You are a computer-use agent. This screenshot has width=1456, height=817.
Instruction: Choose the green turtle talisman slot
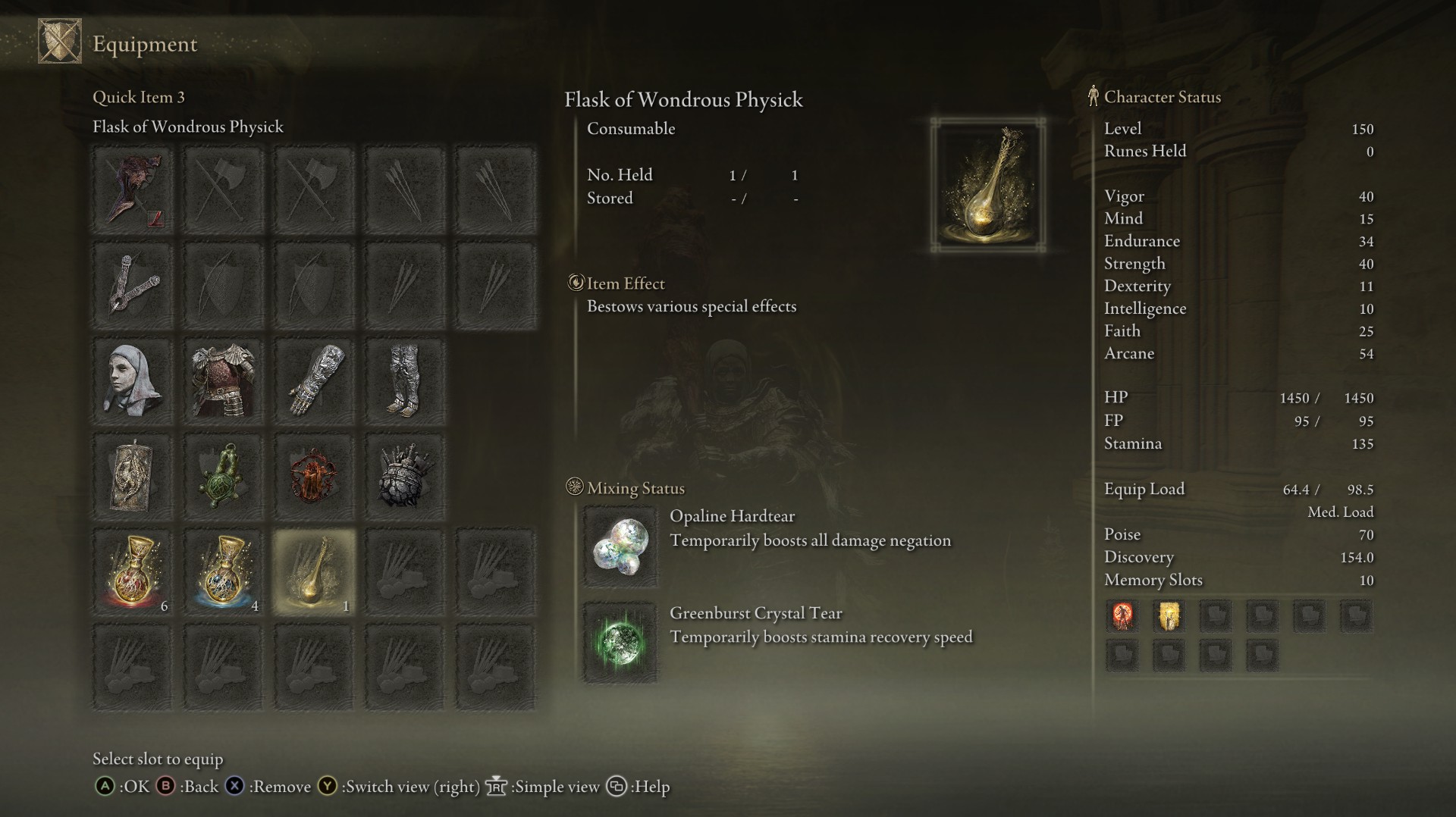coord(223,477)
